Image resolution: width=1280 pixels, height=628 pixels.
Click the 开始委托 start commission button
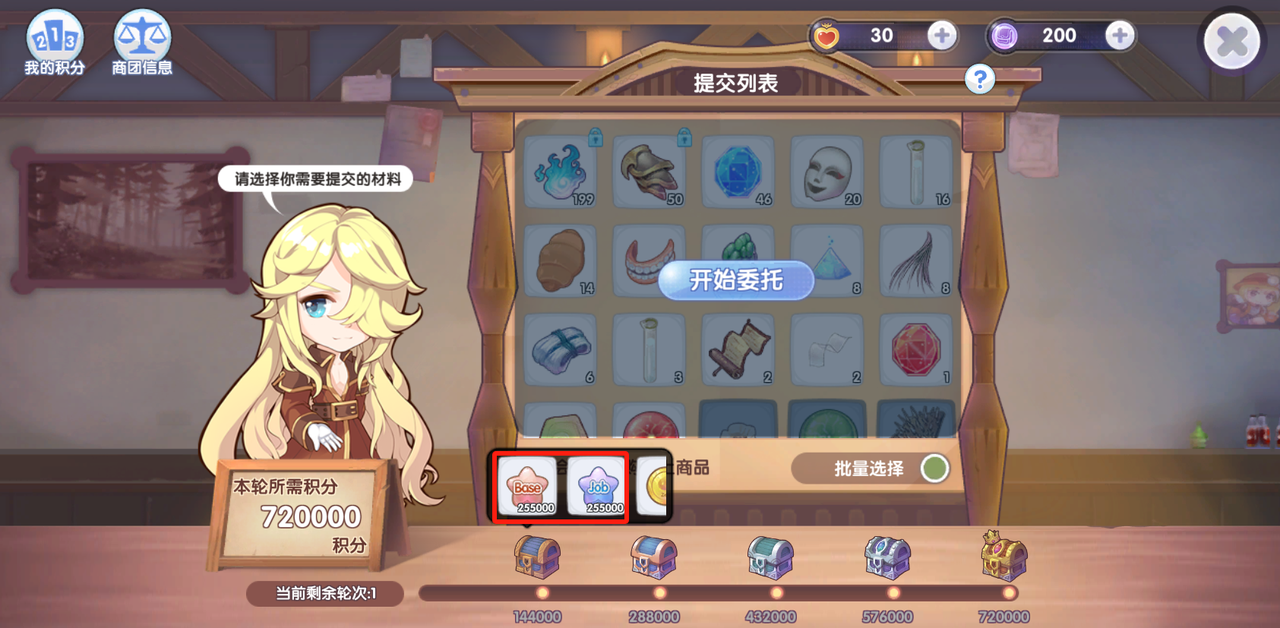click(x=735, y=281)
